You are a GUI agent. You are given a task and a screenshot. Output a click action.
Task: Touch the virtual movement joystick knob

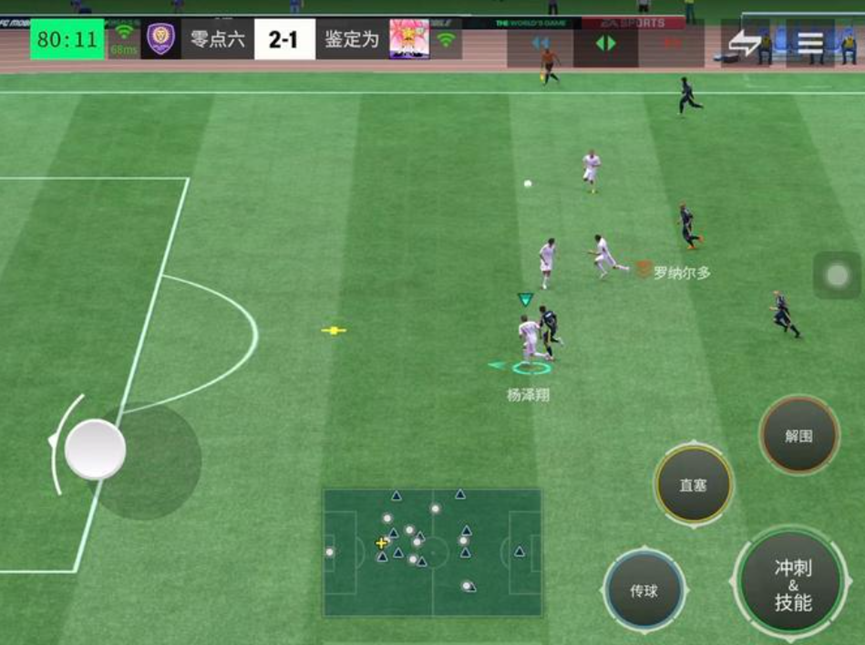(x=95, y=450)
